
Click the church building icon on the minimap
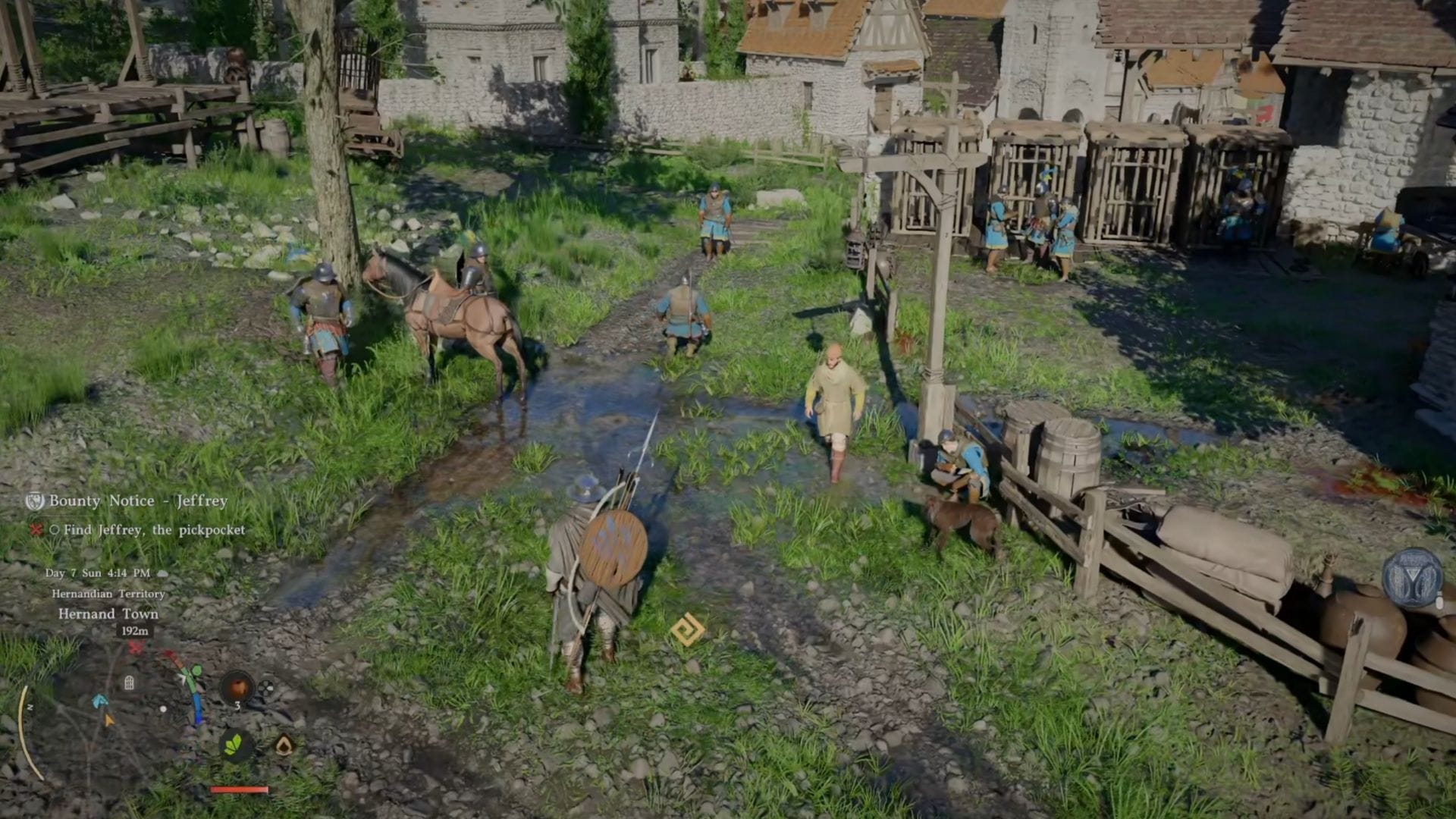(x=129, y=681)
